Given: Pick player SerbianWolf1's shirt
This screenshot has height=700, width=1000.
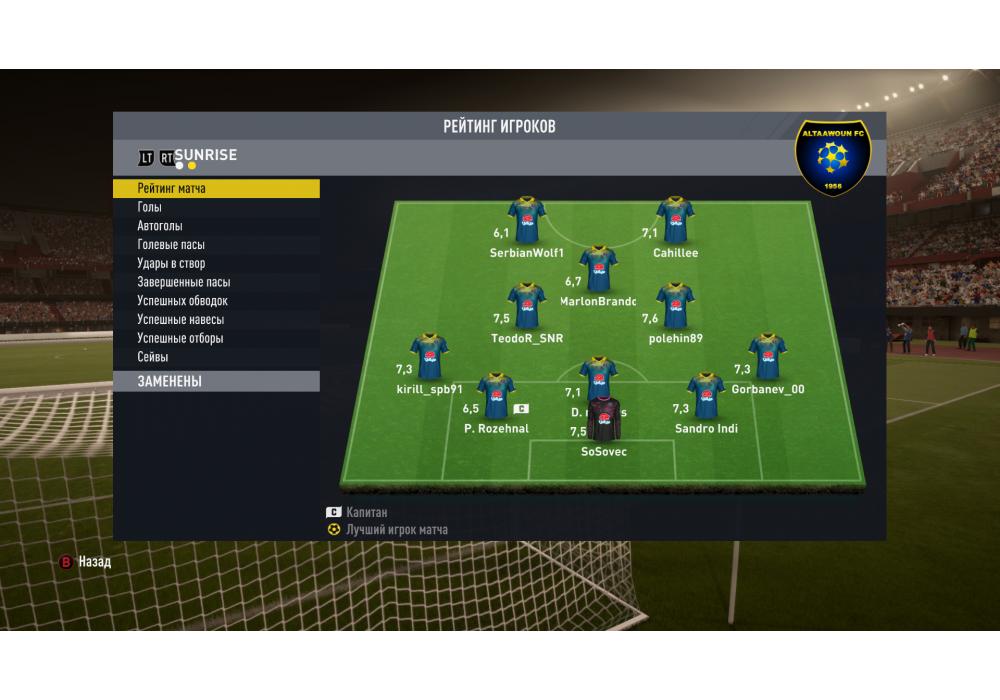Looking at the screenshot, I should click(526, 220).
